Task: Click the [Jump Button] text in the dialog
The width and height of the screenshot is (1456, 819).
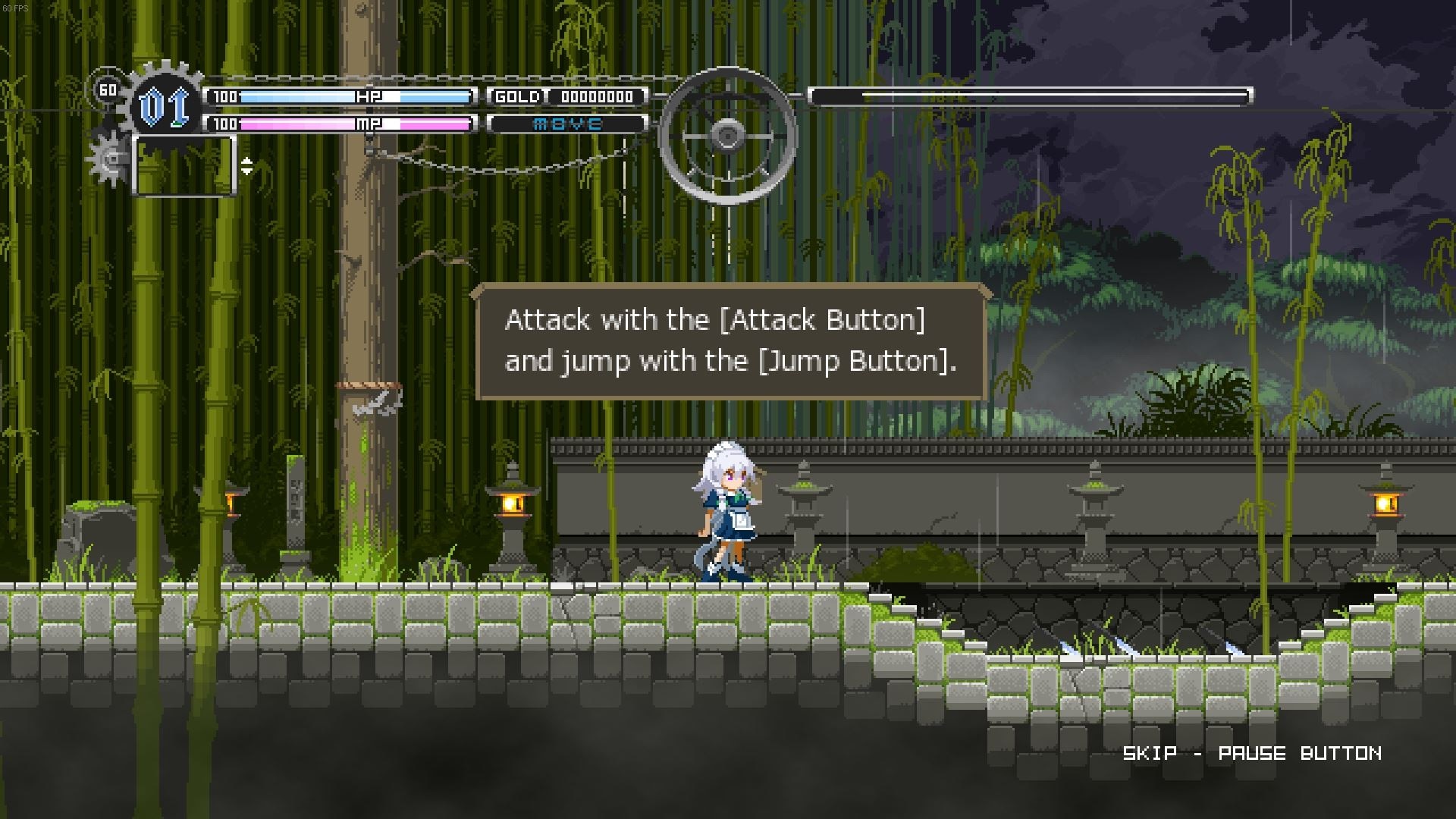Action: (x=861, y=361)
